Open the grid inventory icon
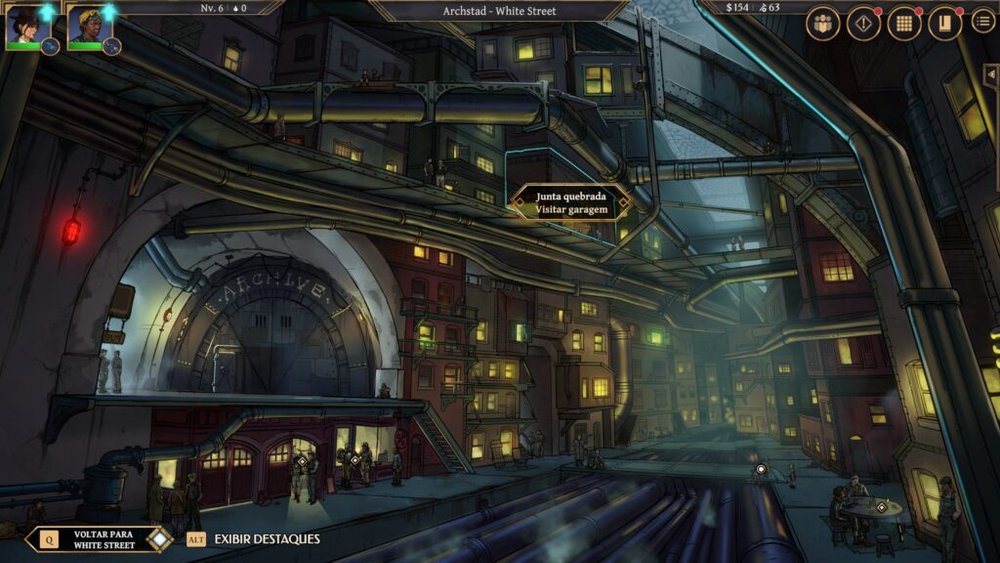The image size is (1000, 563). [x=904, y=24]
